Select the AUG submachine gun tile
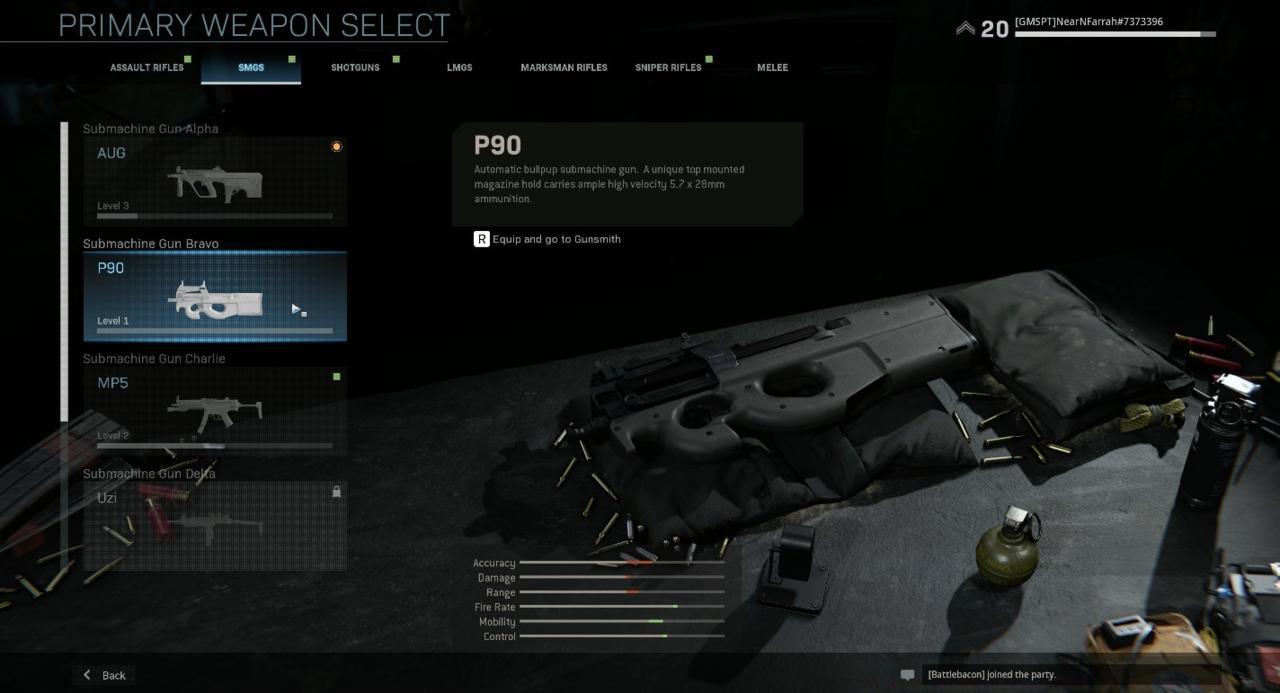This screenshot has height=693, width=1280. (x=215, y=181)
